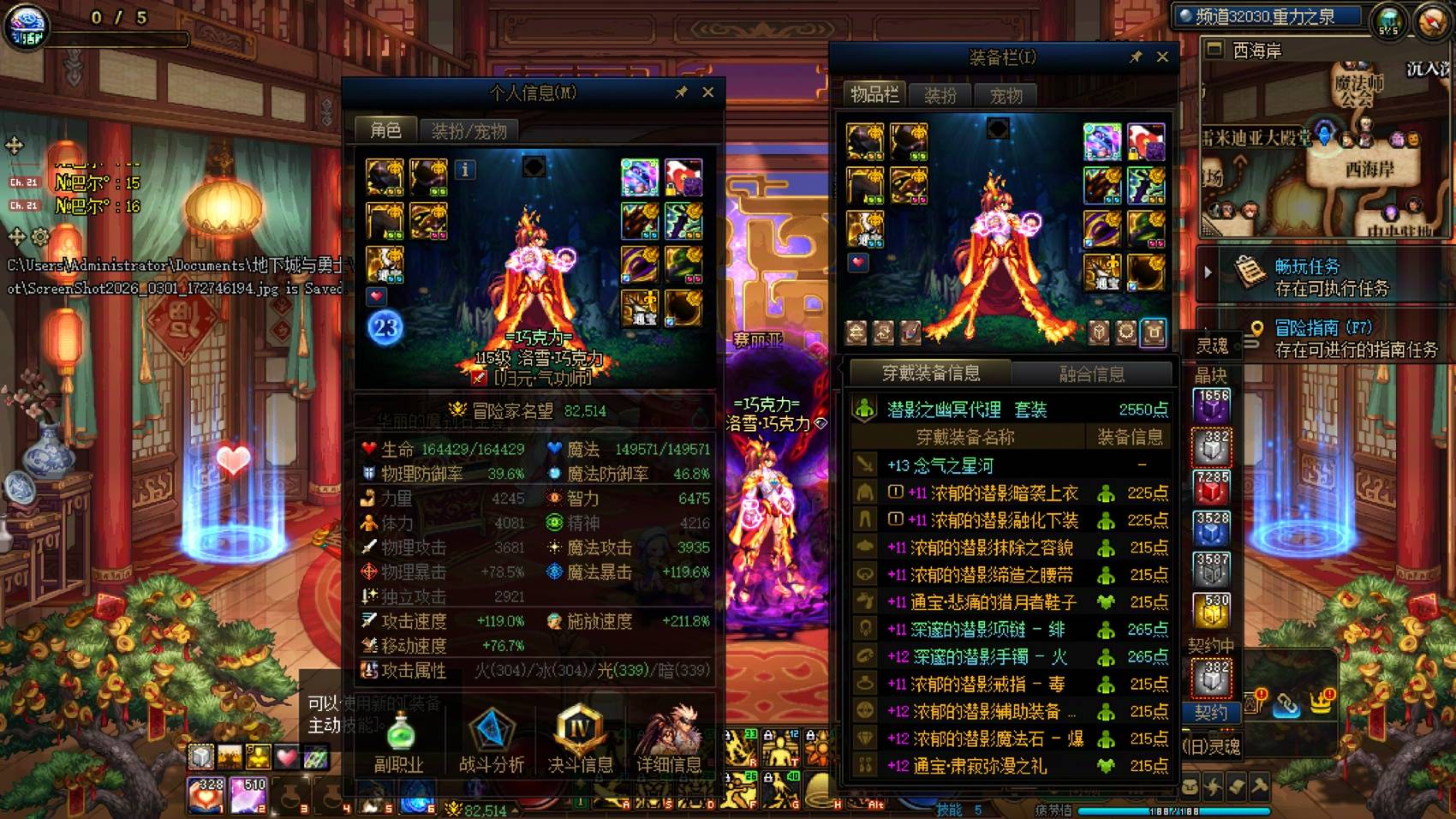
Task: Switch to the 融合信息 tab
Action: (1093, 372)
